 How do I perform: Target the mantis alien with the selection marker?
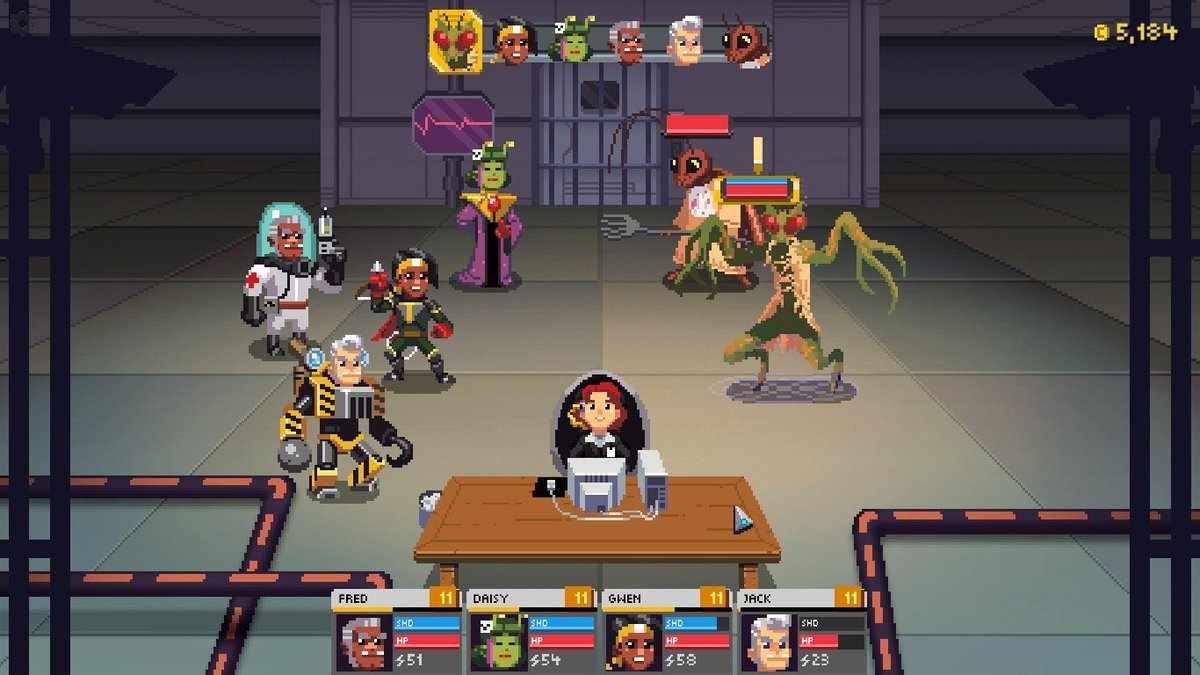(x=785, y=290)
